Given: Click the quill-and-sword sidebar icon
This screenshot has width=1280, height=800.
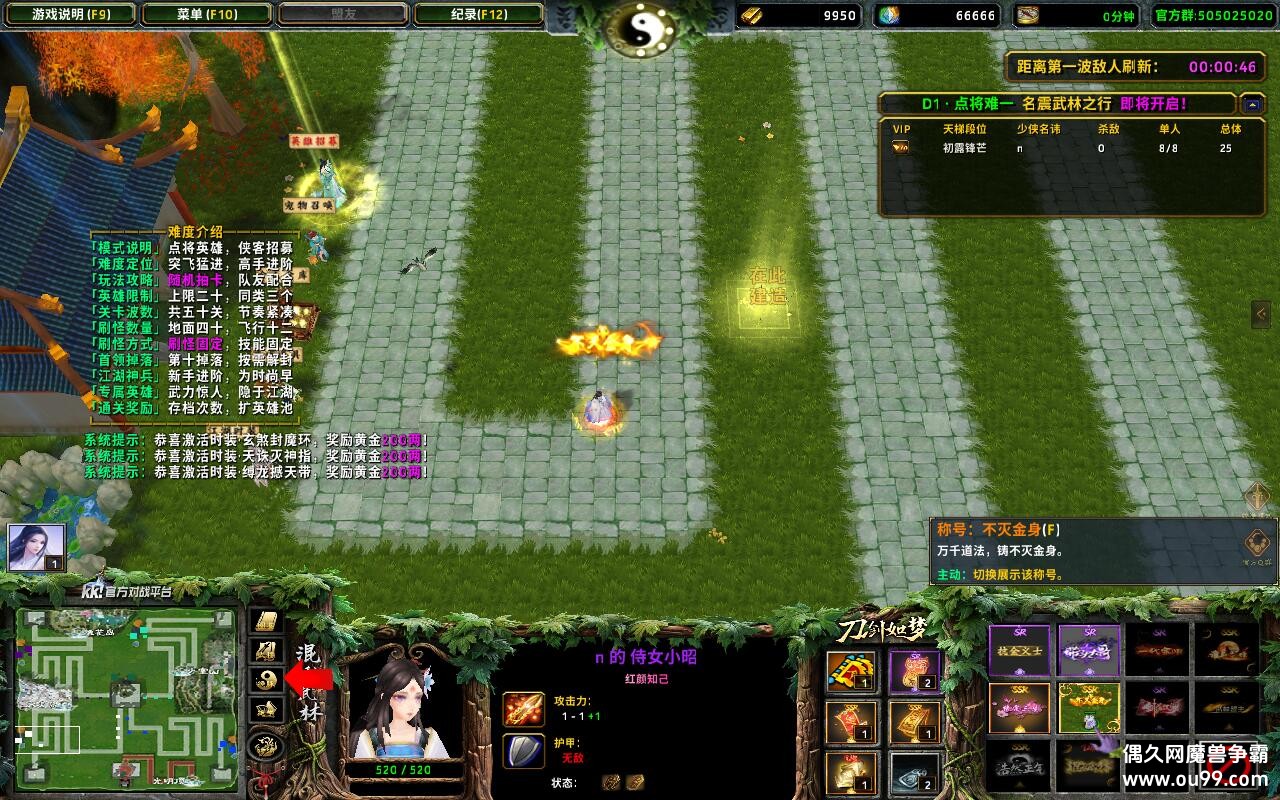Looking at the screenshot, I should pyautogui.click(x=265, y=649).
